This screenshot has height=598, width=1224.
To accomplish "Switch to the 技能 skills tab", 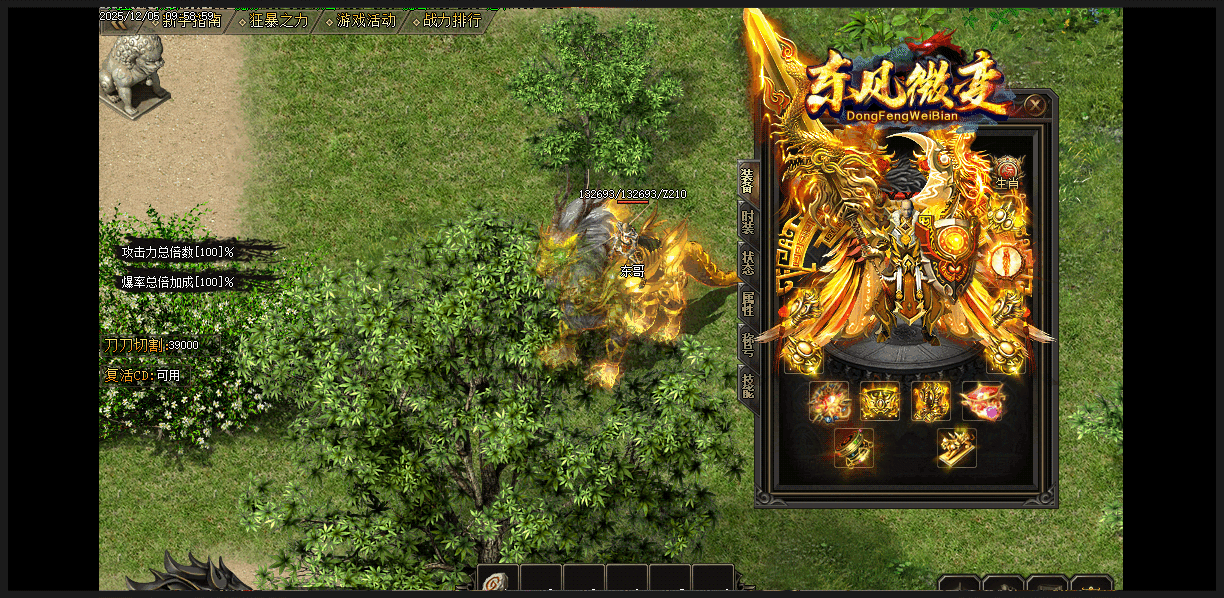I will (748, 383).
